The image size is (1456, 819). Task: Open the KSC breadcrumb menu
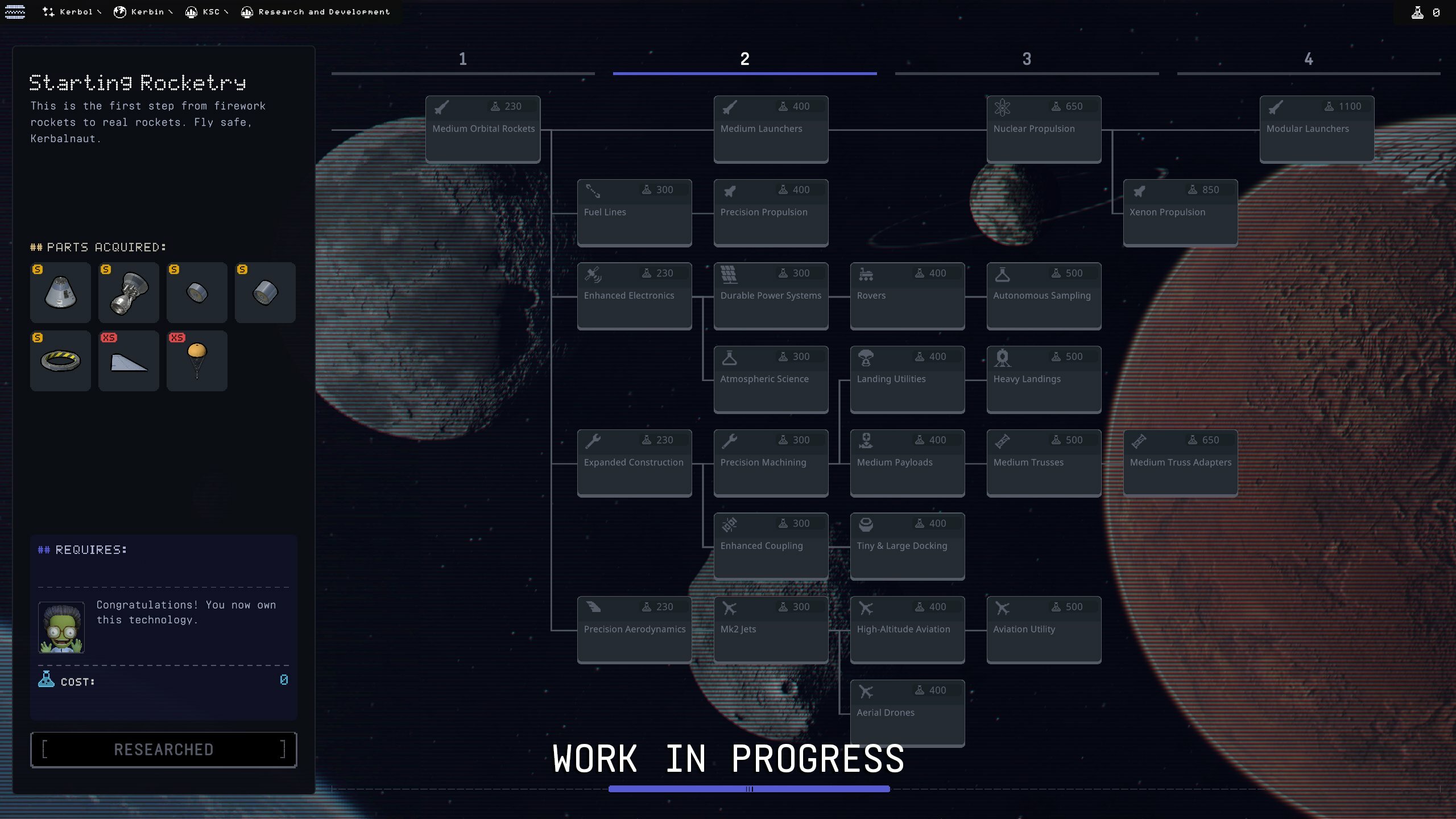click(x=207, y=12)
